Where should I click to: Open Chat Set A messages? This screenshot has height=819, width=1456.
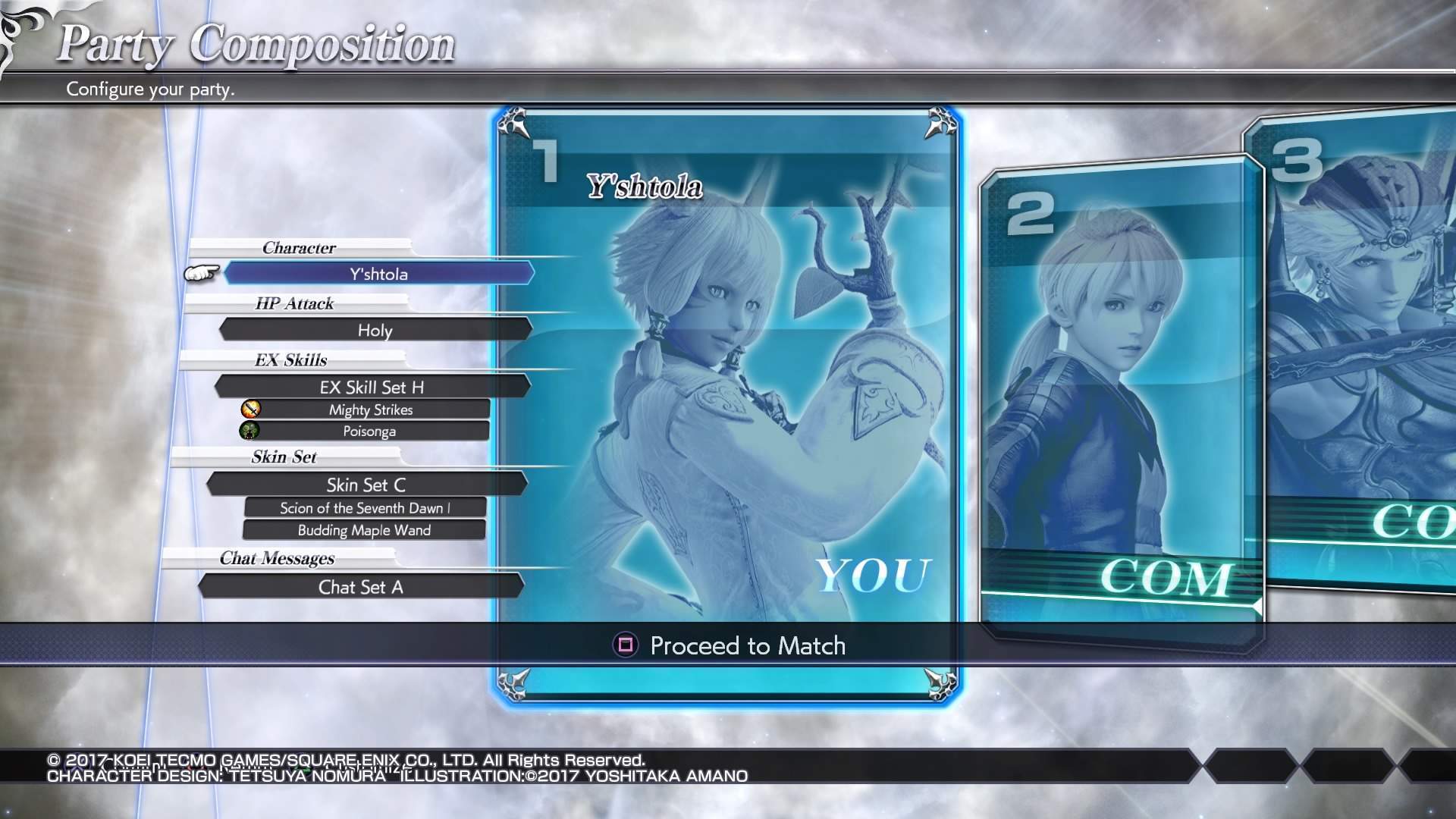point(361,587)
